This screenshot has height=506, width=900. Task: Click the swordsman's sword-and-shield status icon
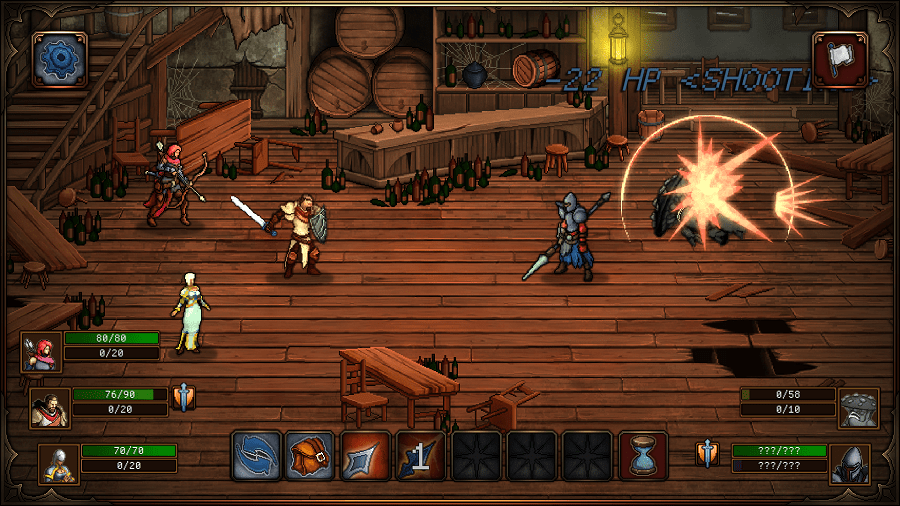(x=183, y=398)
